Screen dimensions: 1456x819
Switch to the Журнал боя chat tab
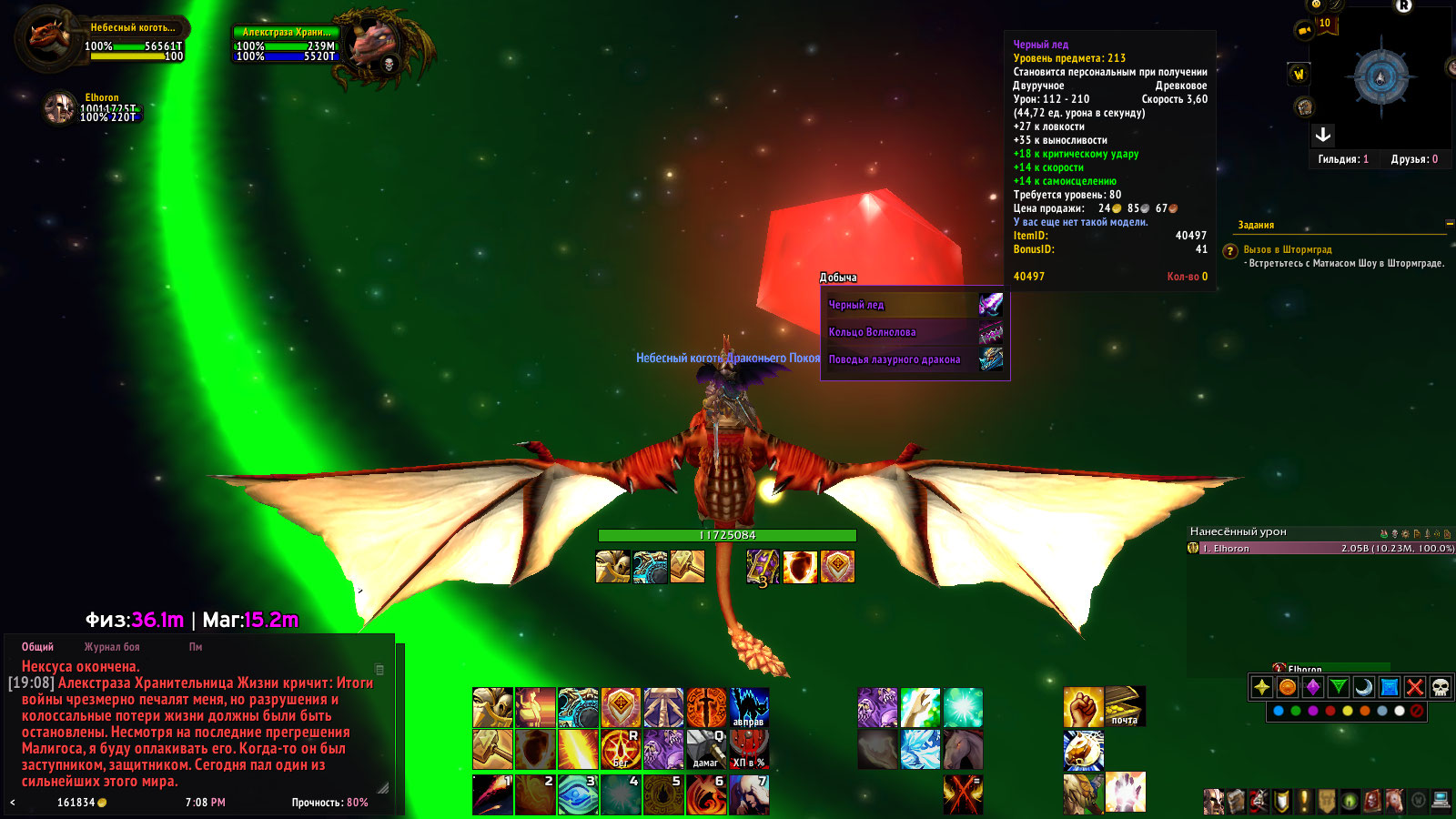[112, 647]
